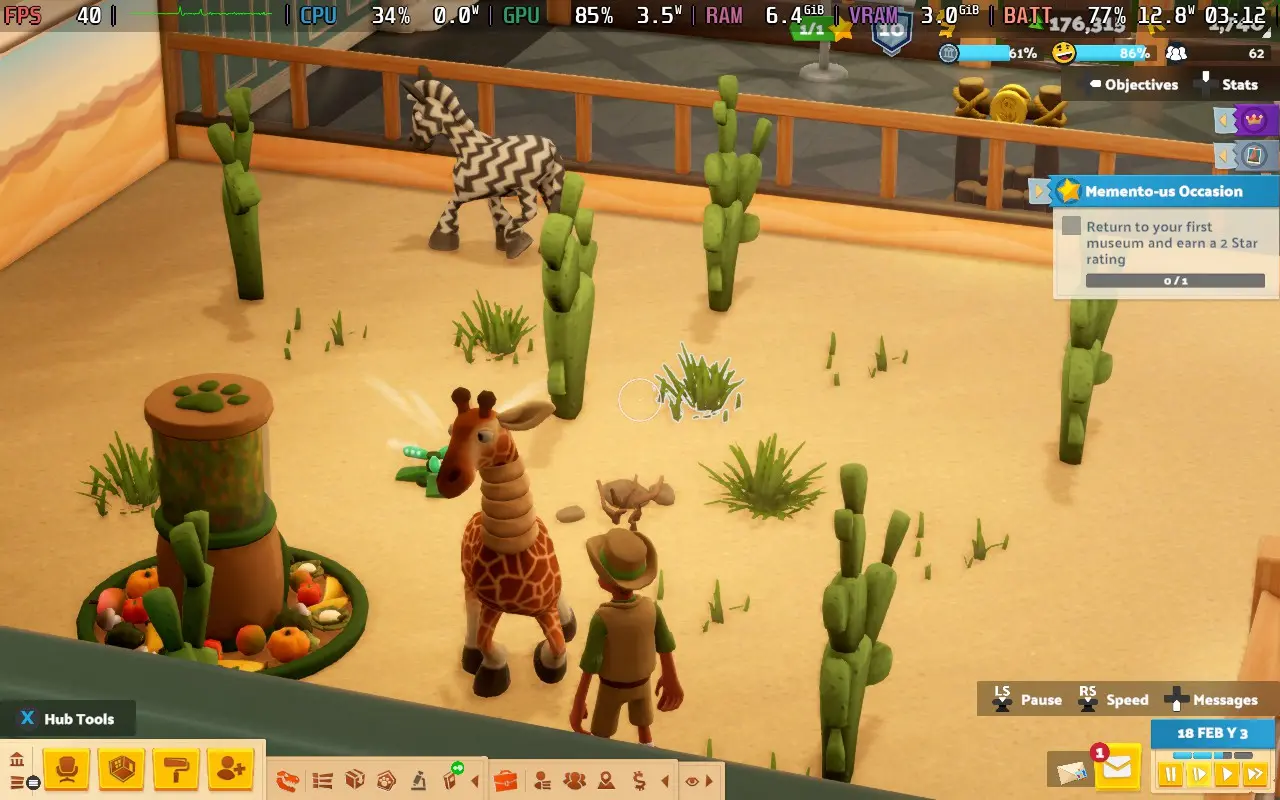Open the red briefcase management panel
The height and width of the screenshot is (800, 1280).
pos(506,780)
